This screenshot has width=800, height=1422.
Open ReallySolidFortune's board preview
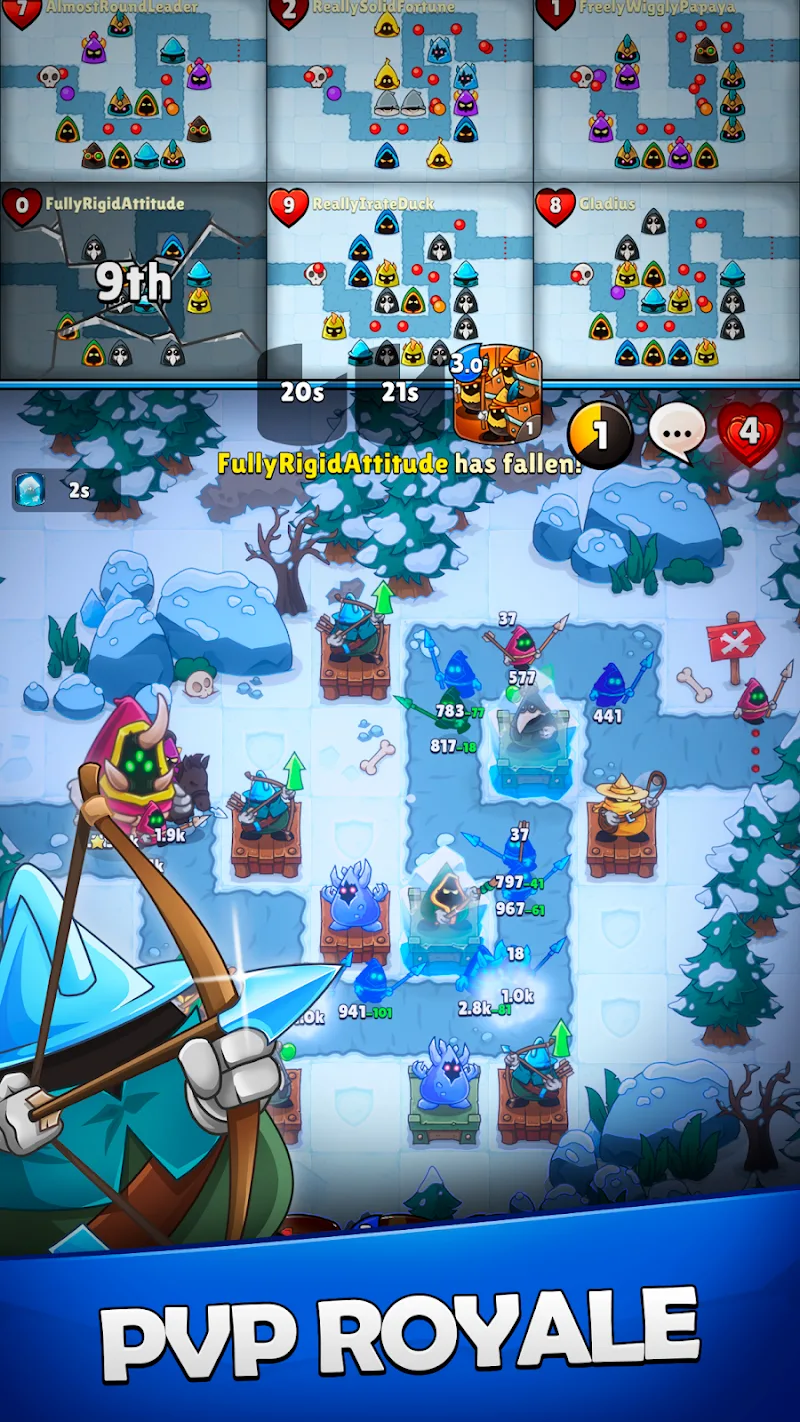point(400,90)
